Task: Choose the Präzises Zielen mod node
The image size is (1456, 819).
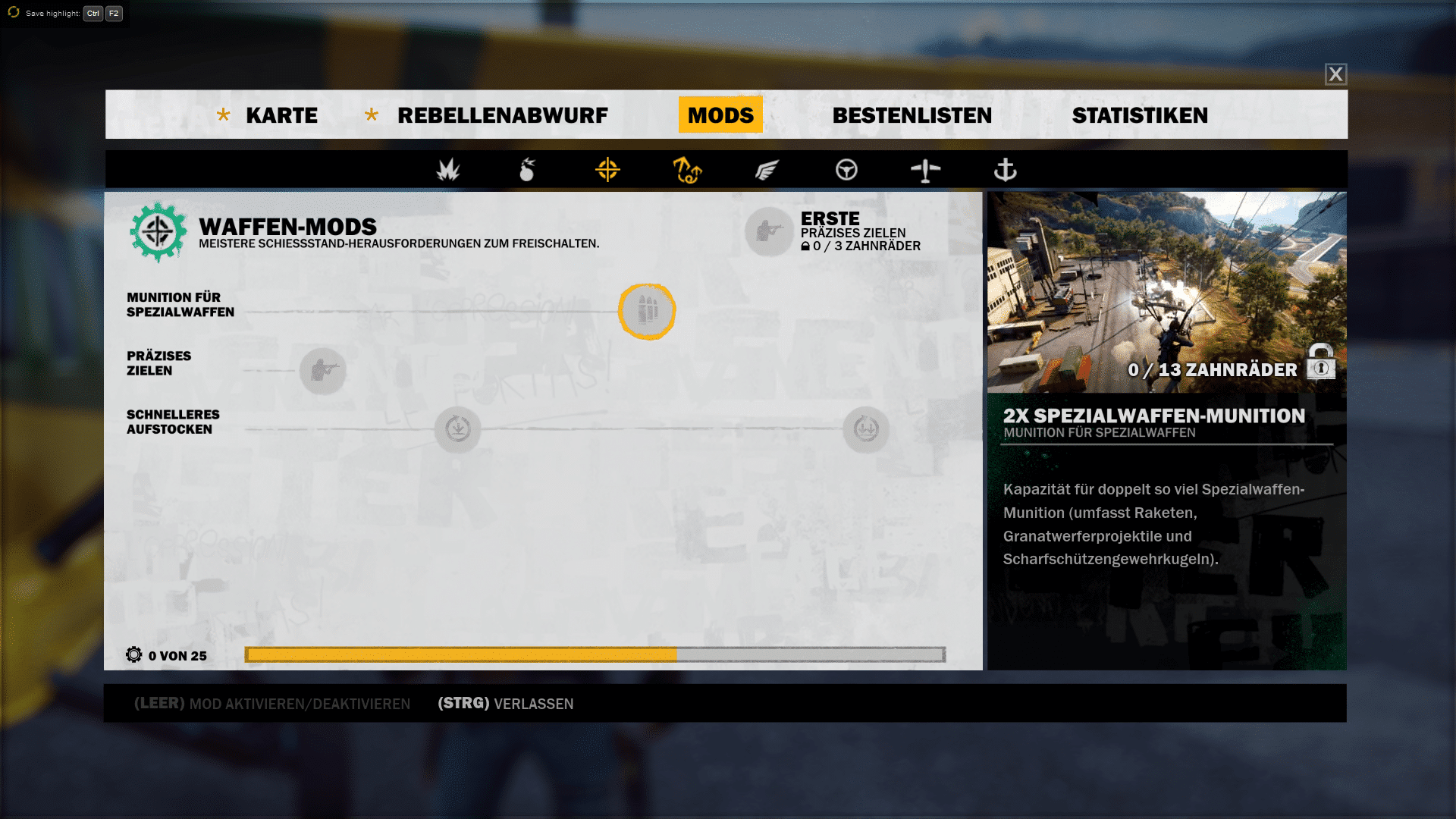Action: pyautogui.click(x=323, y=371)
